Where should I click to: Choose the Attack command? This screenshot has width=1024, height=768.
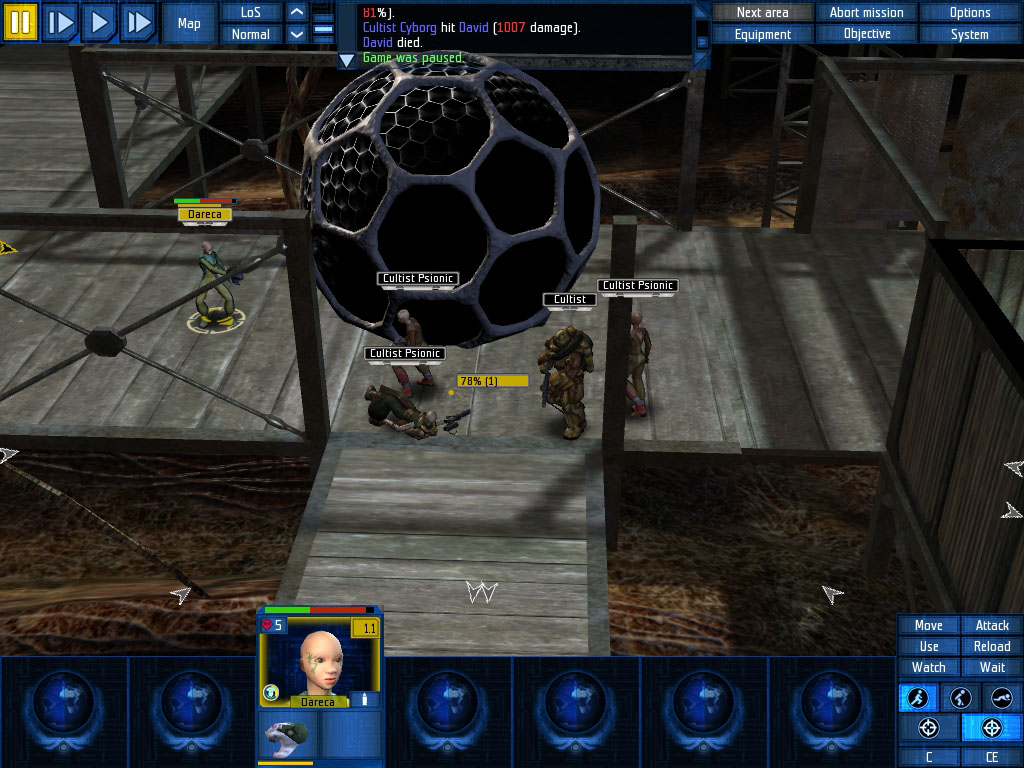pos(992,625)
